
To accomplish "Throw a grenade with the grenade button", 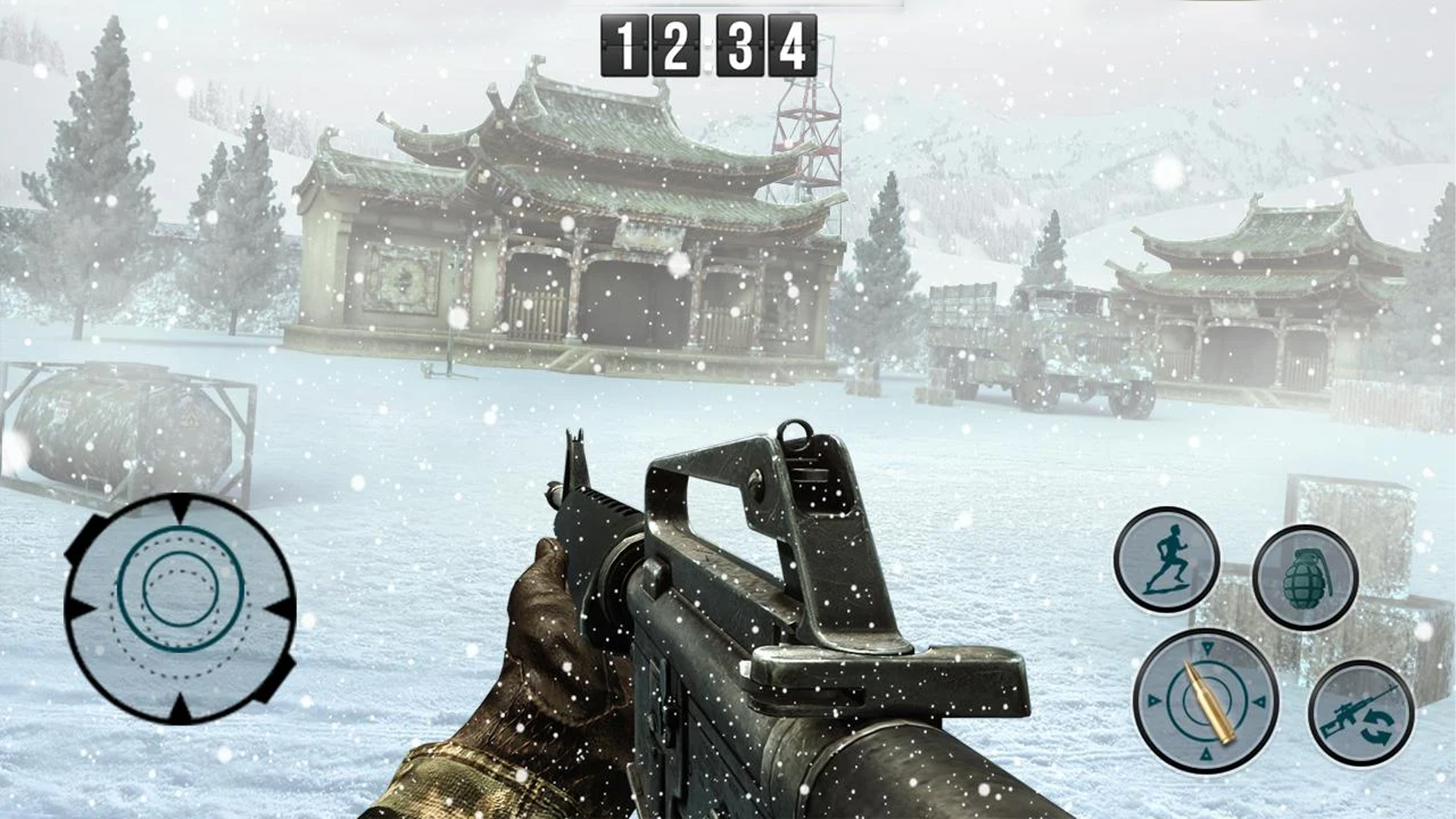I will click(1305, 577).
